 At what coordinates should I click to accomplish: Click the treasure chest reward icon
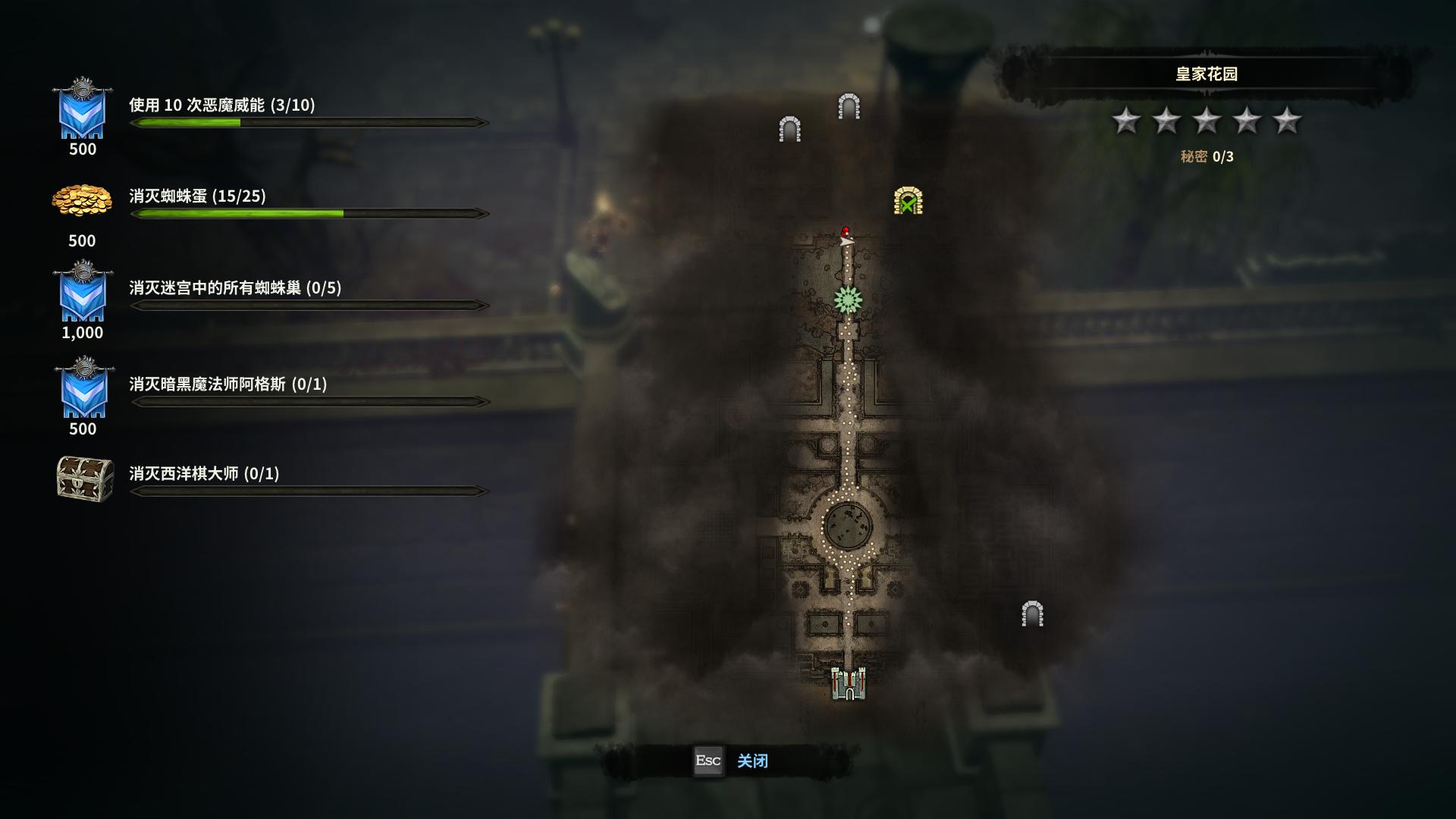85,478
